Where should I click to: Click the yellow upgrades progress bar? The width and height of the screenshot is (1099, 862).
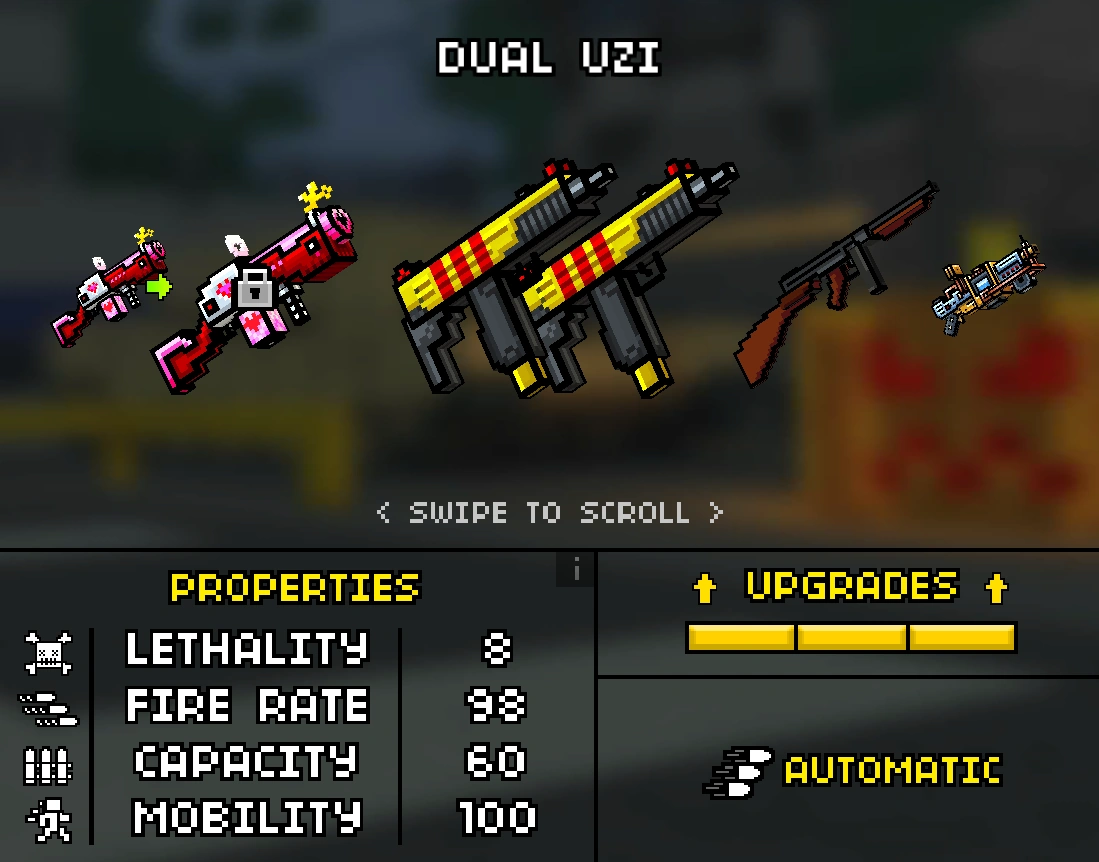(x=851, y=637)
